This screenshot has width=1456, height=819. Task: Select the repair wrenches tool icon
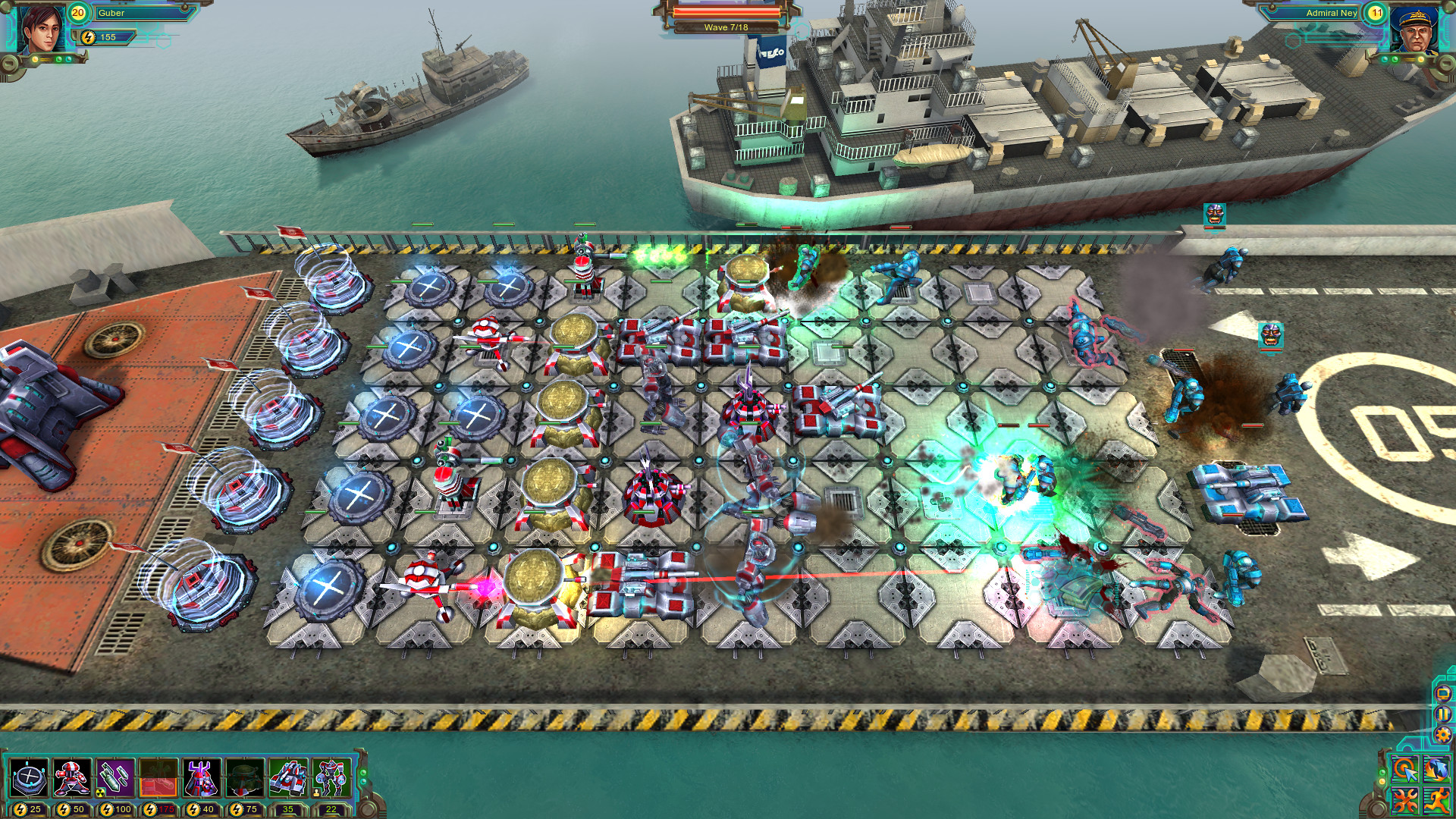[1404, 801]
